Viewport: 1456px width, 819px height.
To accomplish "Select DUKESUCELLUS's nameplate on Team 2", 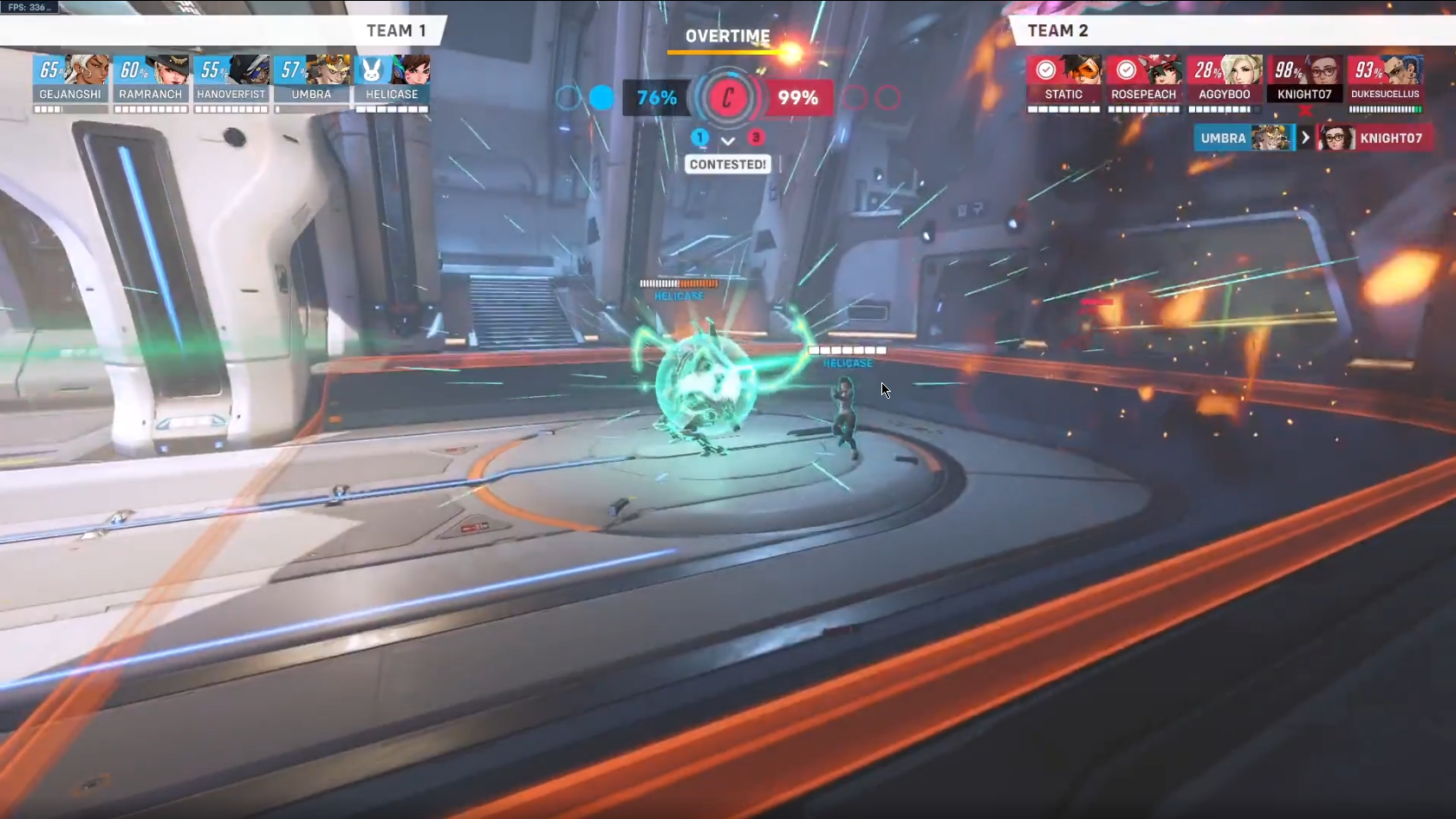I will coord(1386,94).
